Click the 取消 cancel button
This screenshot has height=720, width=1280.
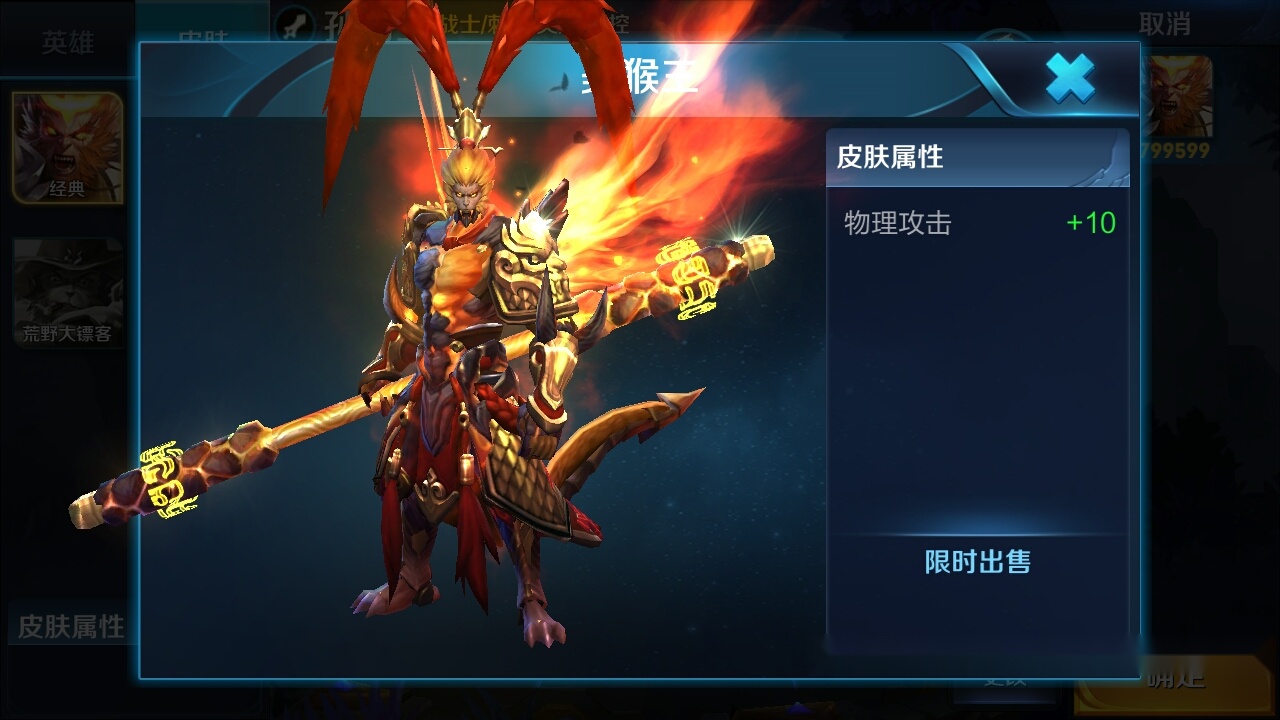[1165, 25]
